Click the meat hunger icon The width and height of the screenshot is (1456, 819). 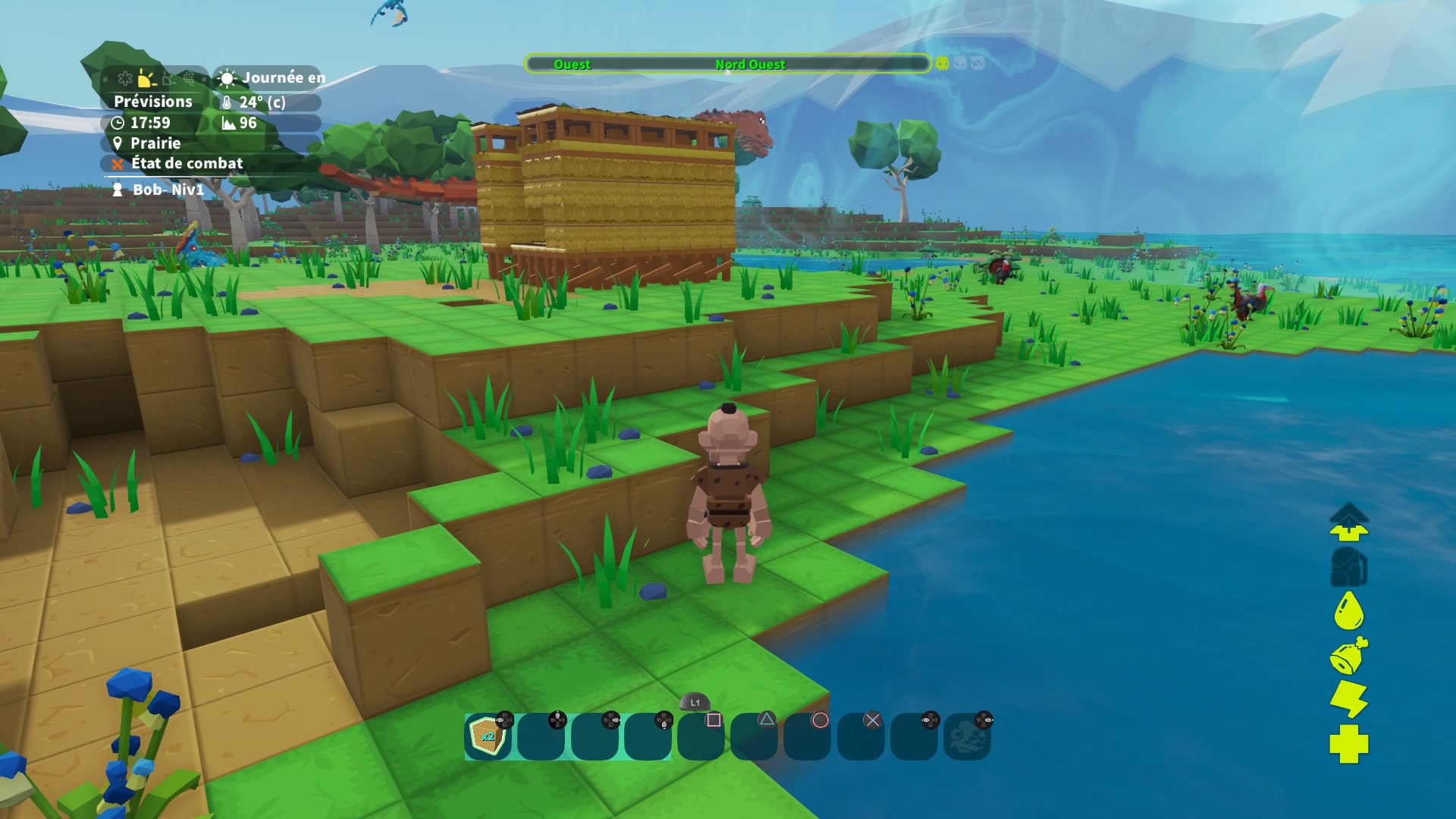(x=1348, y=656)
